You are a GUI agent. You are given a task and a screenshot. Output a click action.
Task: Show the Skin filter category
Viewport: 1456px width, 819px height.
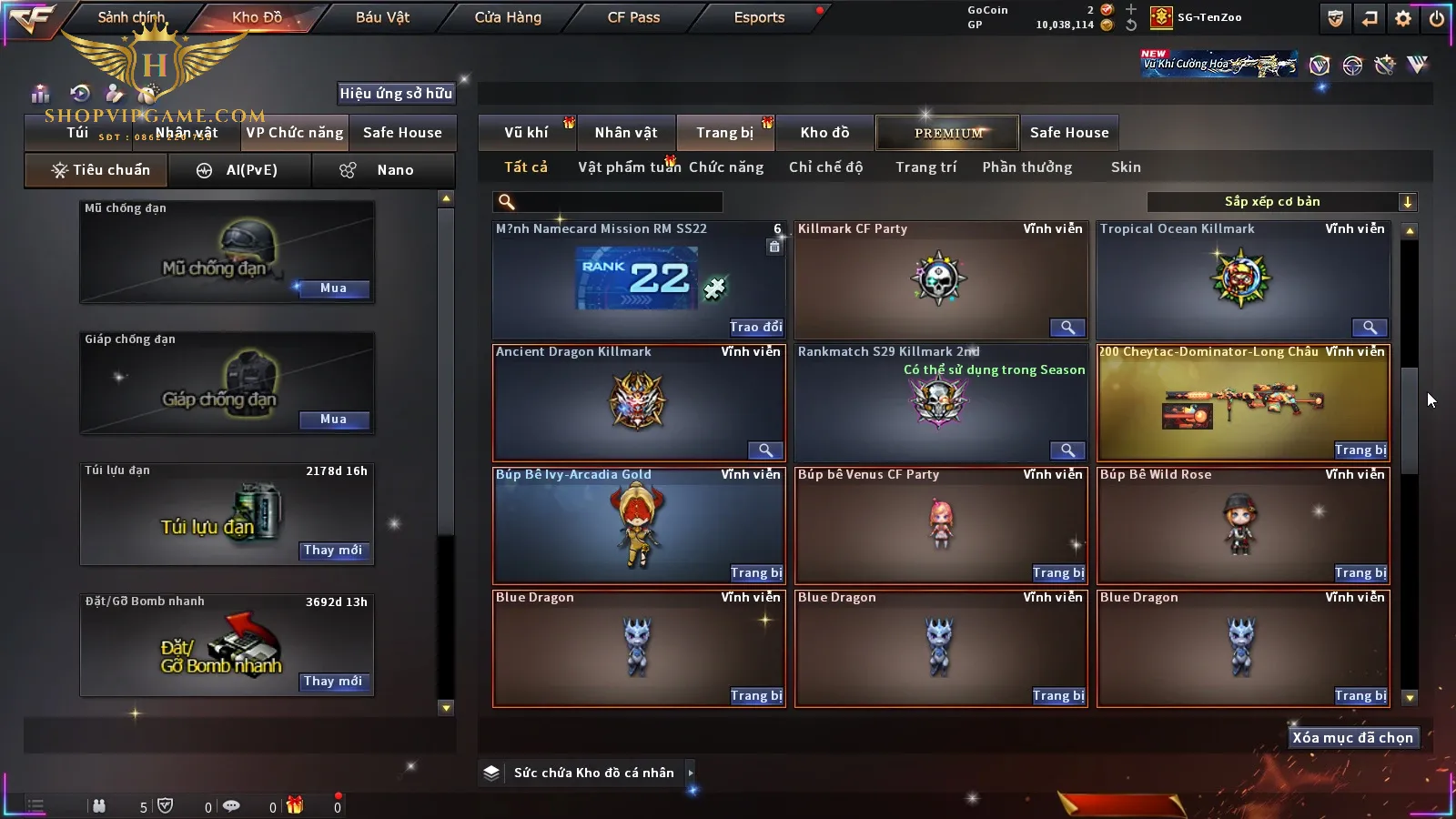[1126, 167]
